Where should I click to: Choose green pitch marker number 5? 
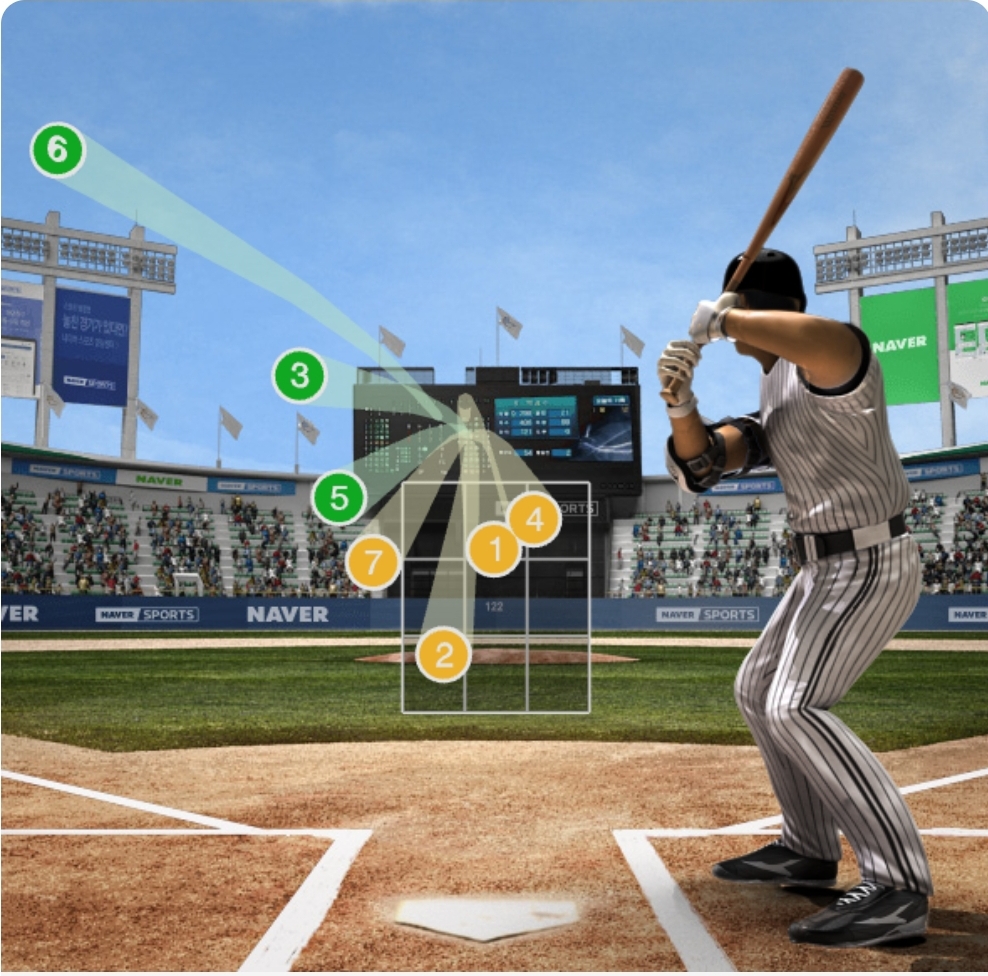pos(338,498)
